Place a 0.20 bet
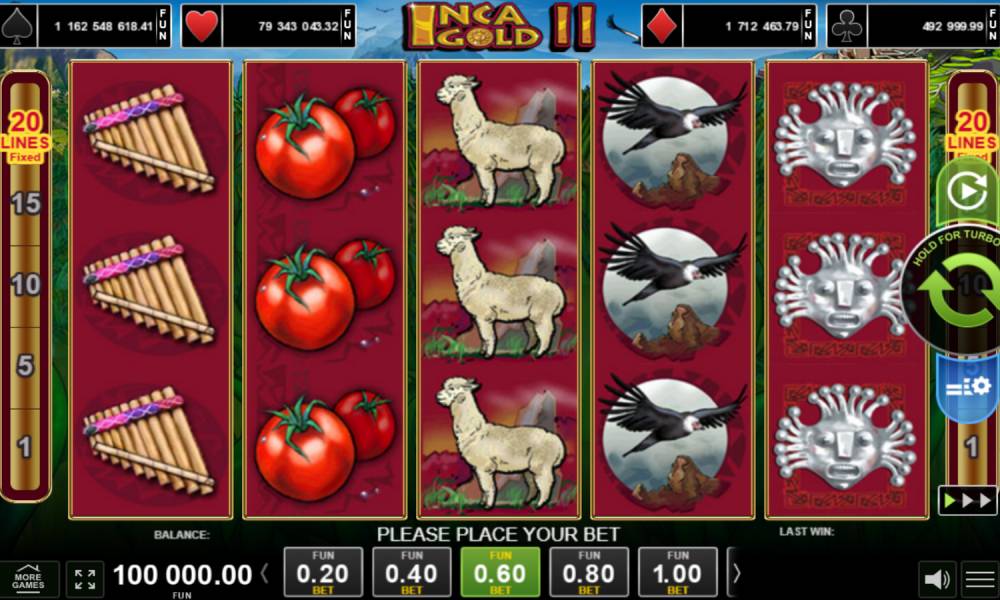 tap(323, 573)
